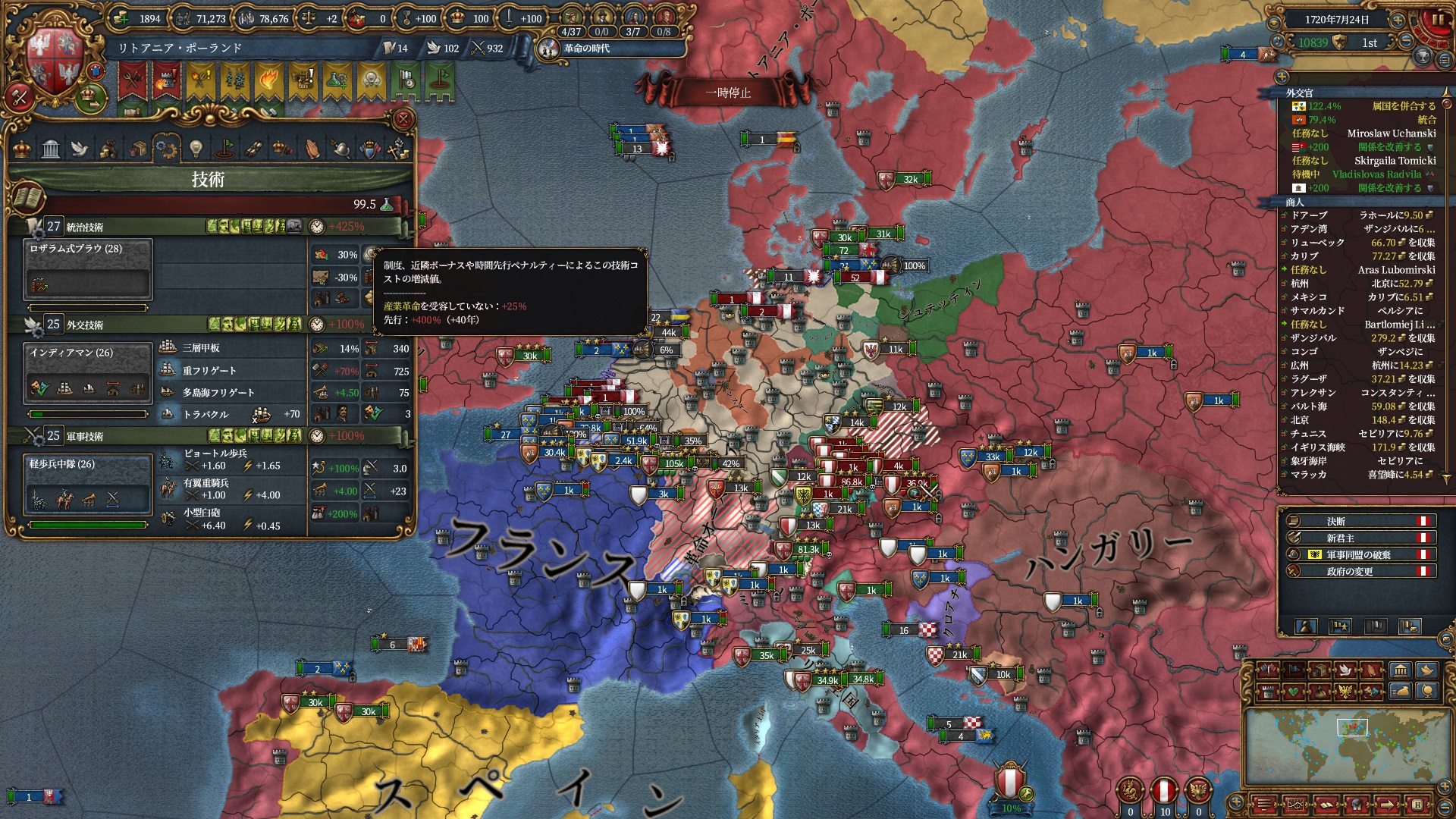Open the Religion praying hands tab
This screenshot has width=1456, height=819.
point(312,148)
